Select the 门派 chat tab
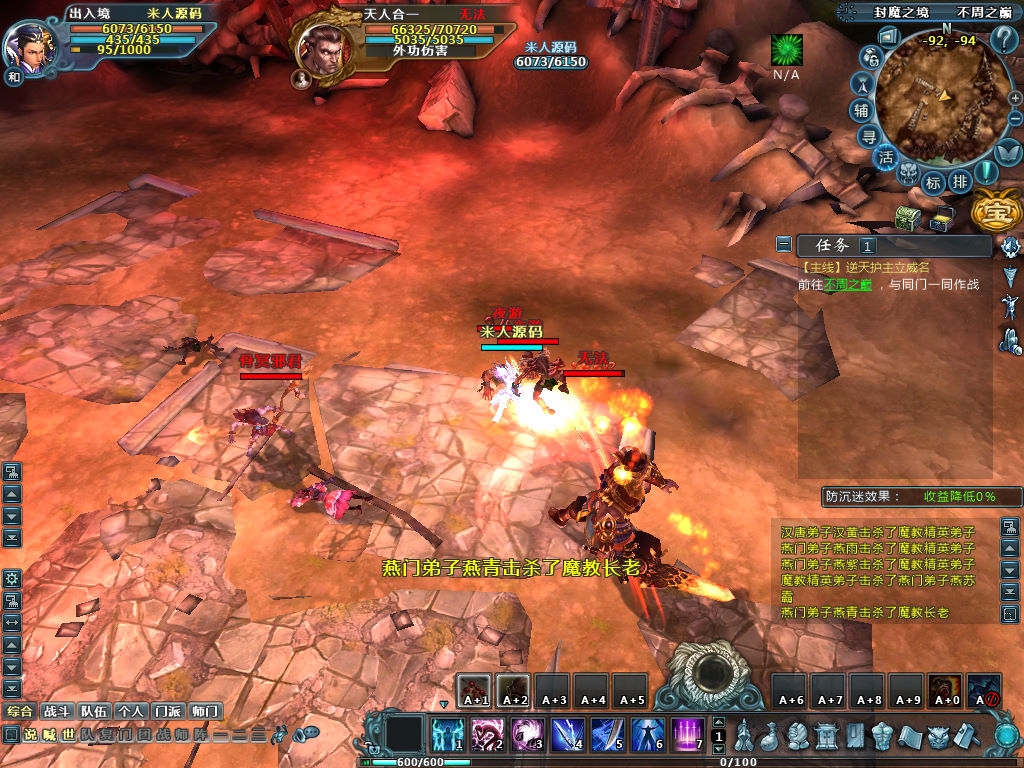1024x768 pixels. [167, 711]
